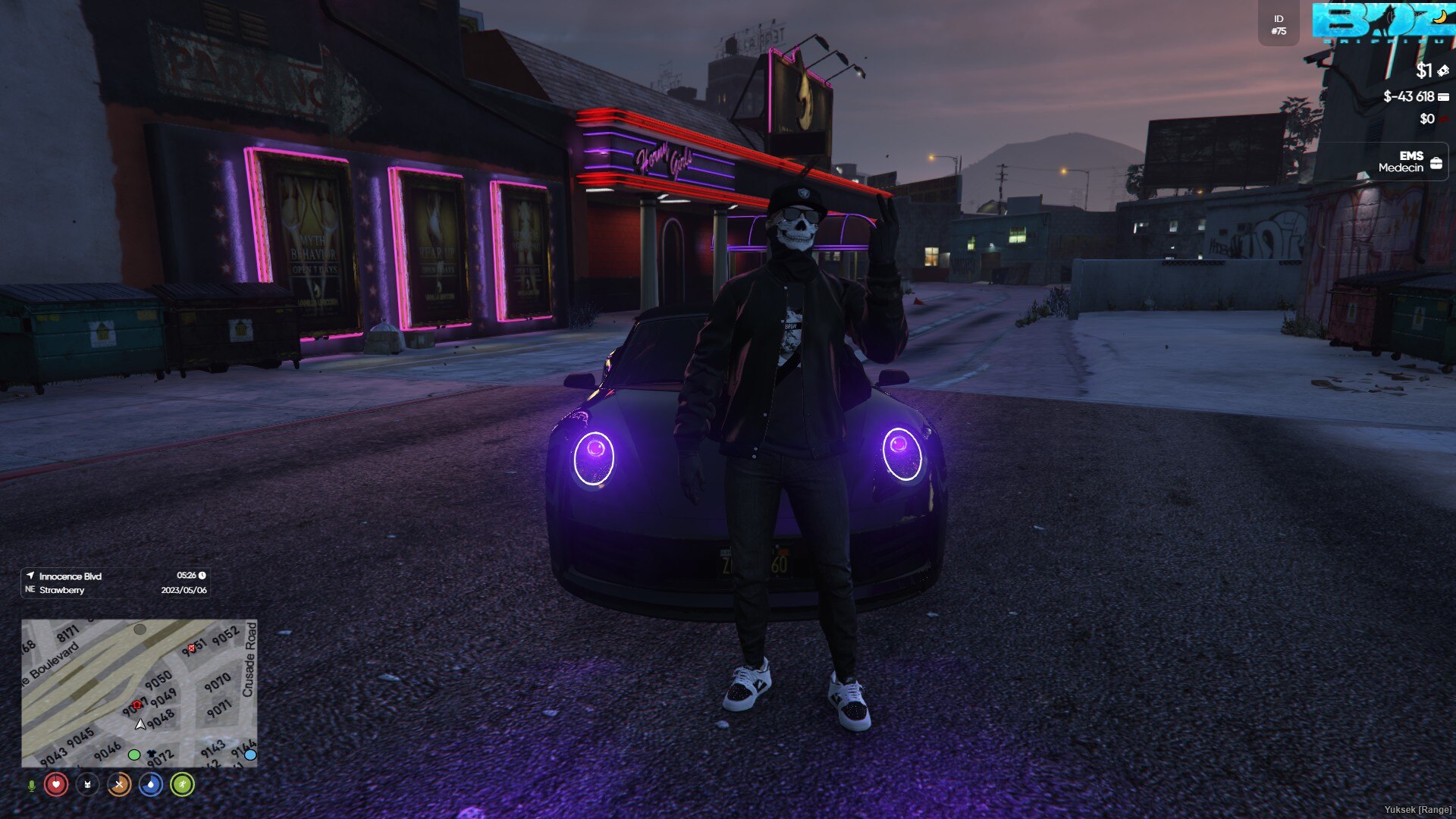This screenshot has height=819, width=1456.
Task: Select the red house marker on the minimap
Action: (x=136, y=705)
